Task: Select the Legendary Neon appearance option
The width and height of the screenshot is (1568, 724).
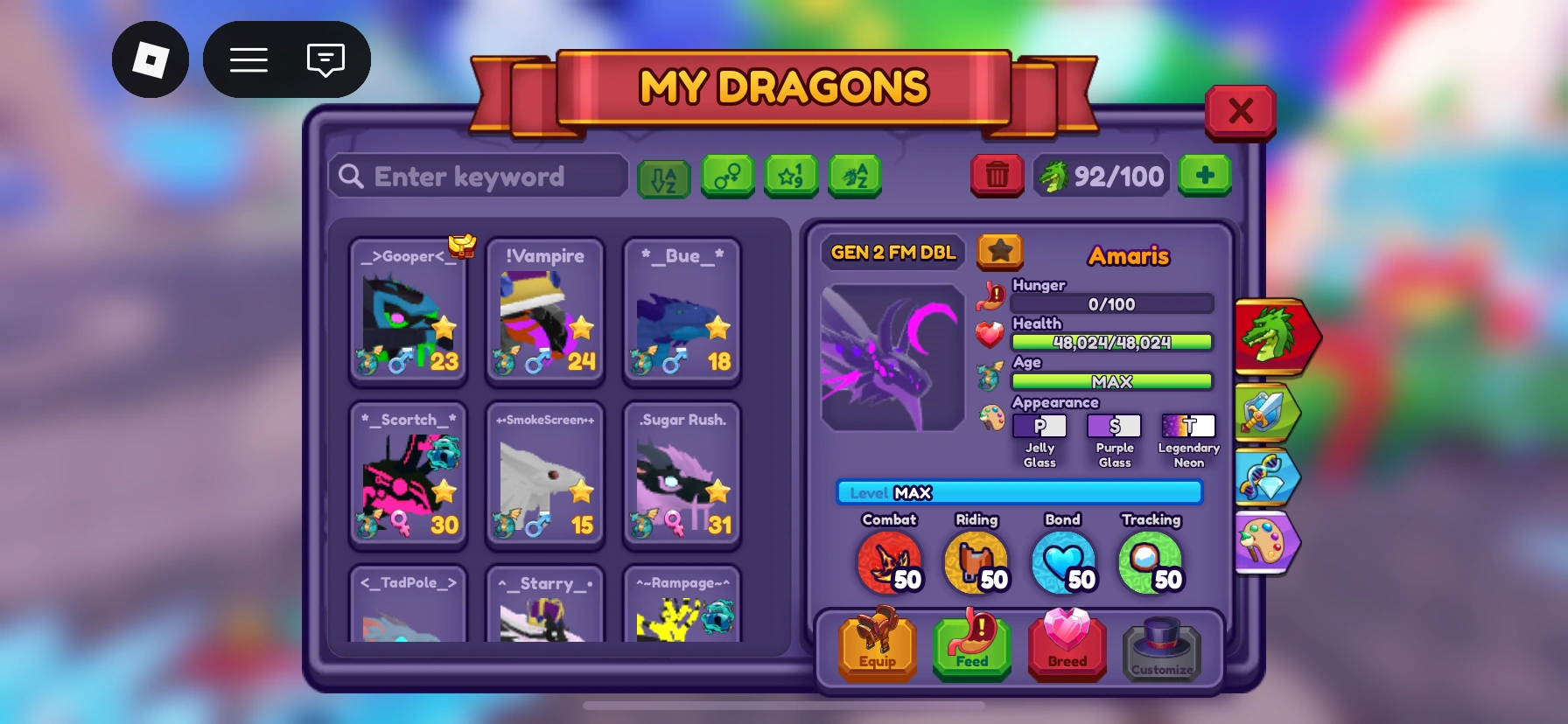Action: click(x=1188, y=426)
